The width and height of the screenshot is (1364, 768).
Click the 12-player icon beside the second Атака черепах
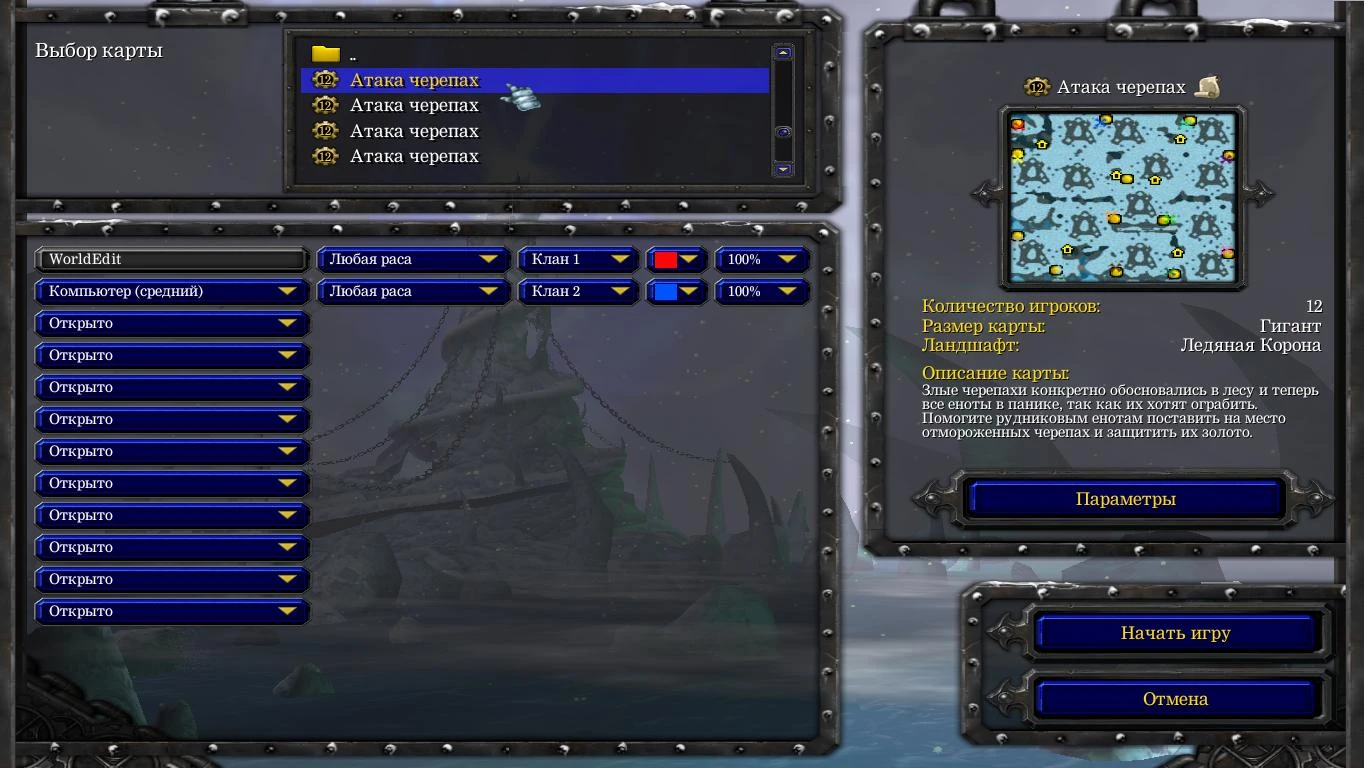point(325,105)
